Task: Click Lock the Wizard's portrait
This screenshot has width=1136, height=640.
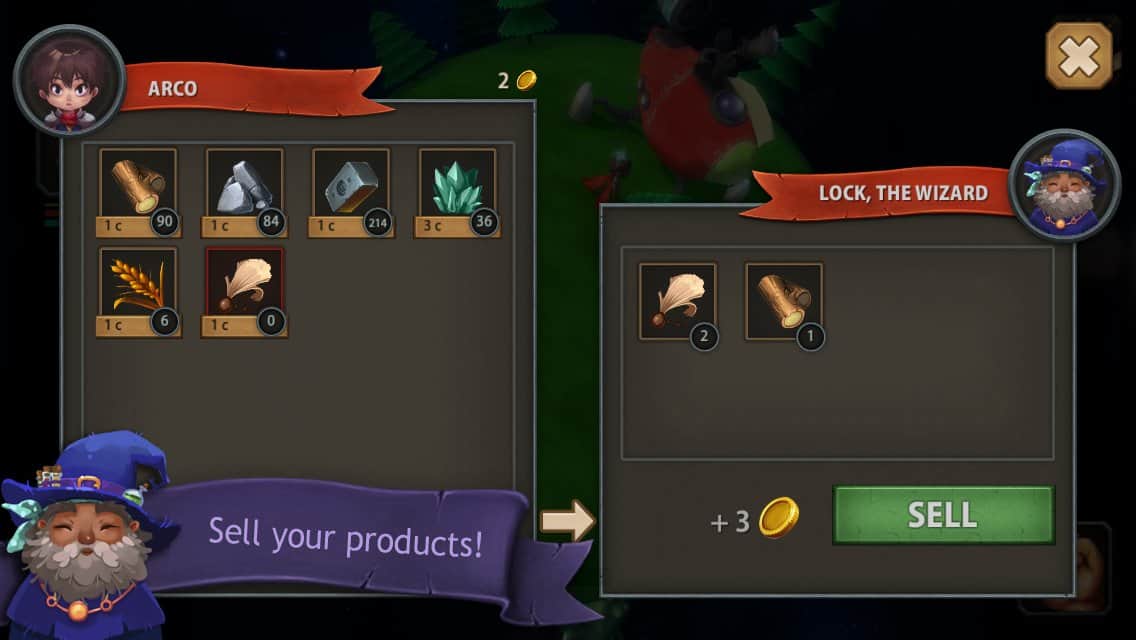Action: tap(1064, 185)
